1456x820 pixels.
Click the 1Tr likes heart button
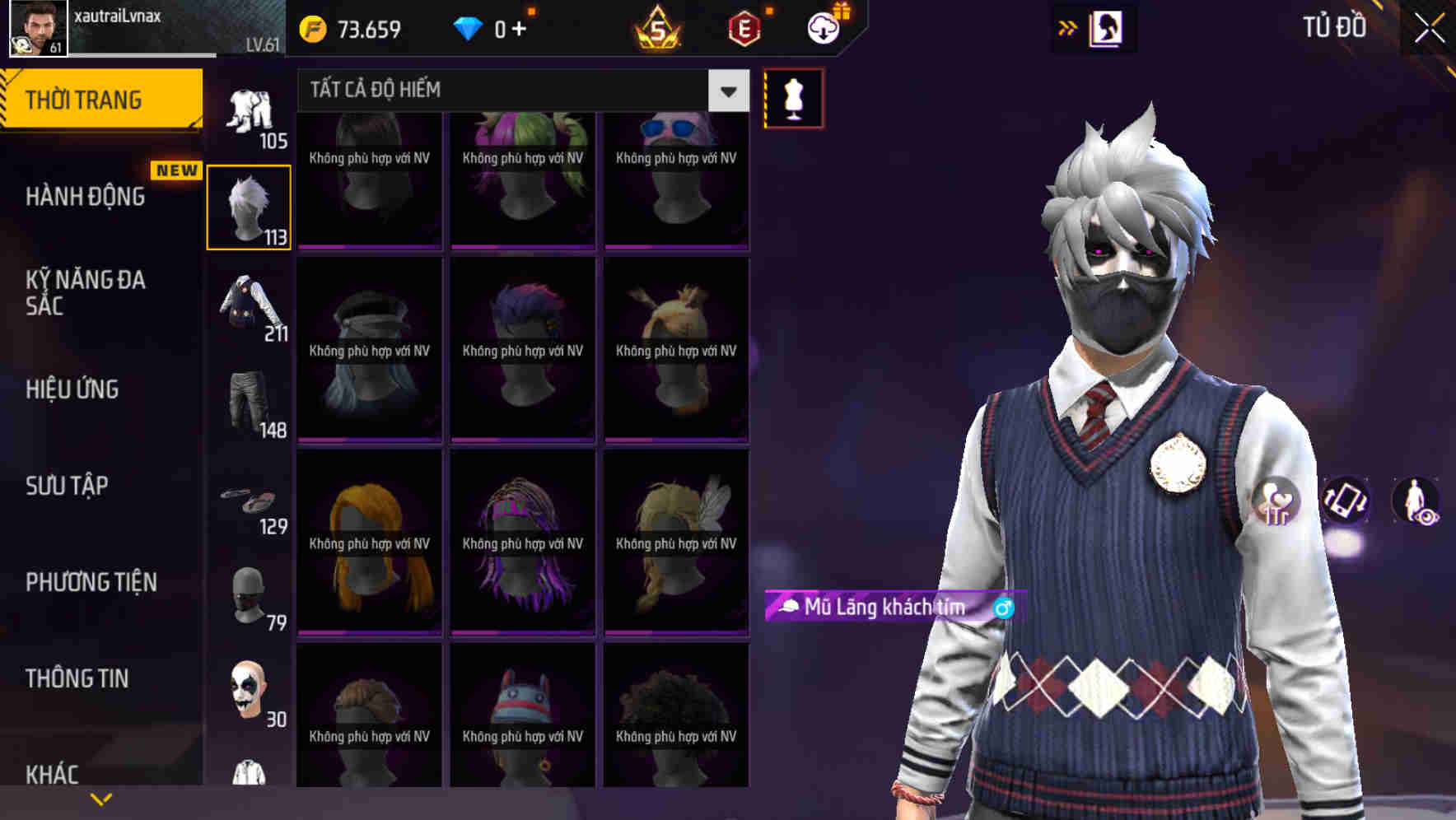pyautogui.click(x=1276, y=502)
